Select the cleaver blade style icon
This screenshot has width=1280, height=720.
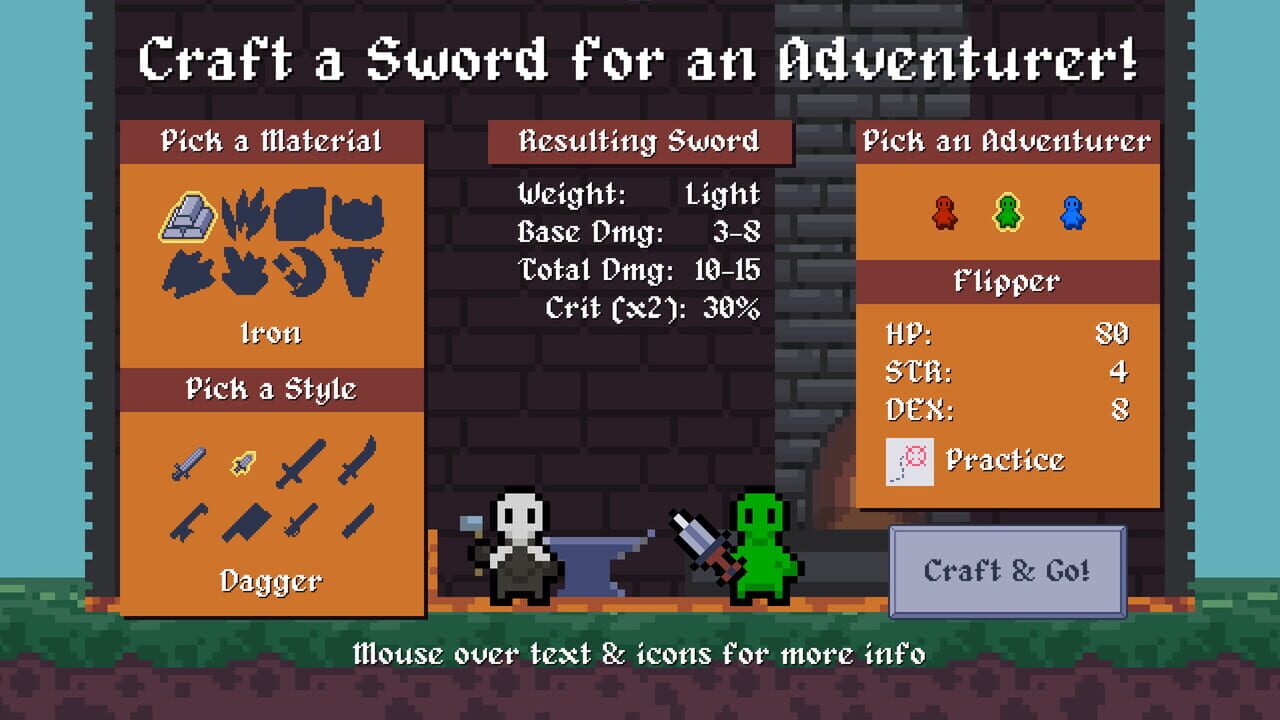coord(248,521)
